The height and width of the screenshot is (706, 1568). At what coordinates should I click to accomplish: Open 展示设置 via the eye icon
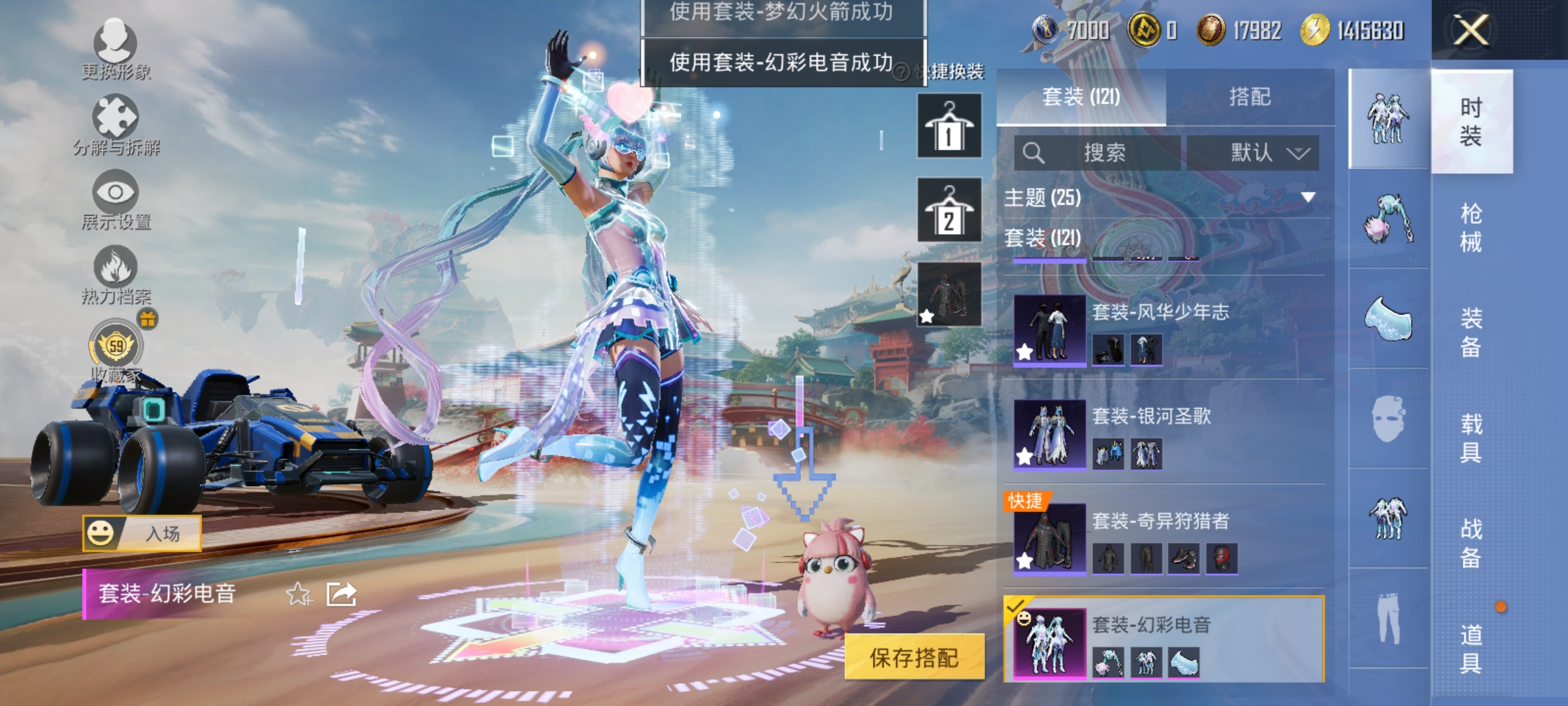[116, 193]
